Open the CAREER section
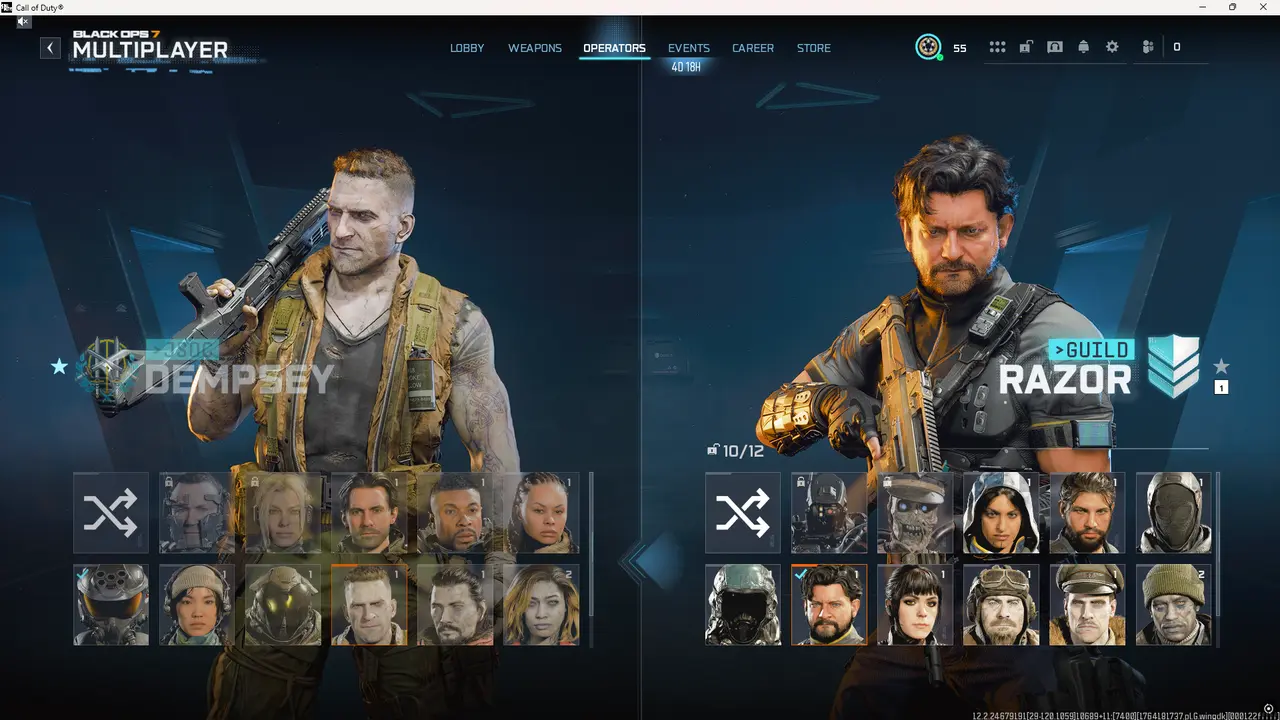The height and width of the screenshot is (720, 1280). click(x=752, y=48)
